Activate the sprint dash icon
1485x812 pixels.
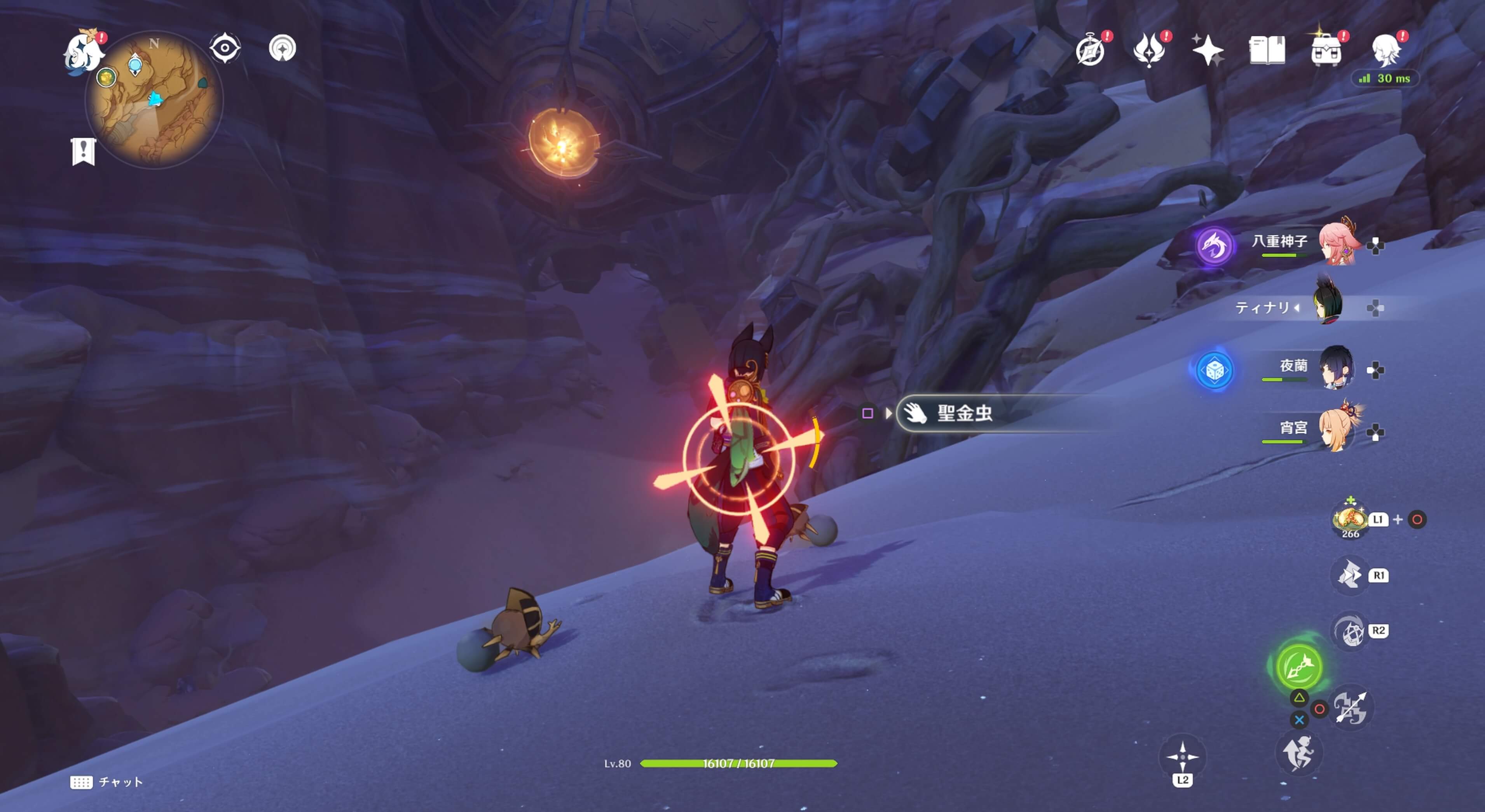pyautogui.click(x=1298, y=753)
